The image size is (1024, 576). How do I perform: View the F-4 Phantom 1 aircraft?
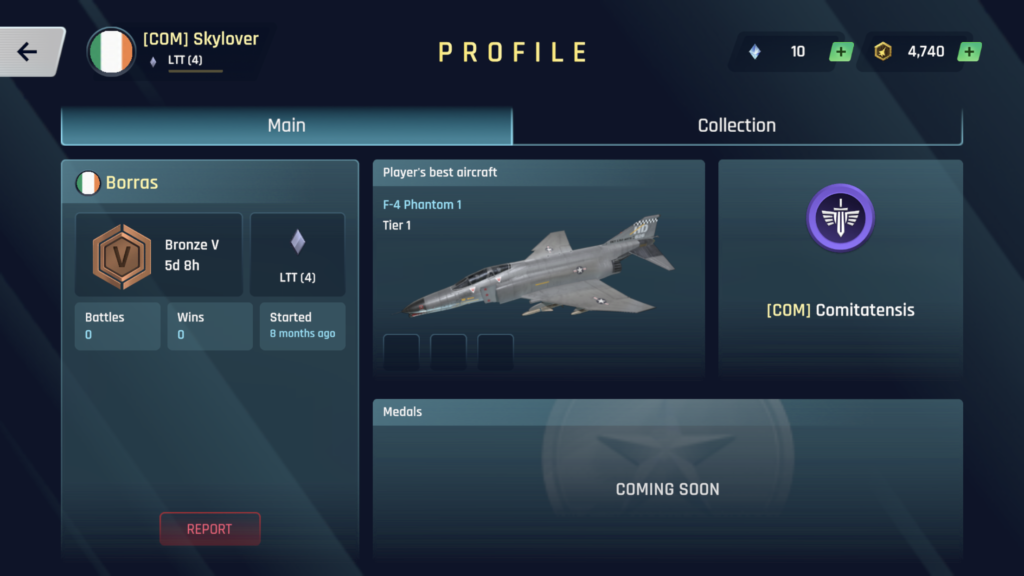(540, 270)
